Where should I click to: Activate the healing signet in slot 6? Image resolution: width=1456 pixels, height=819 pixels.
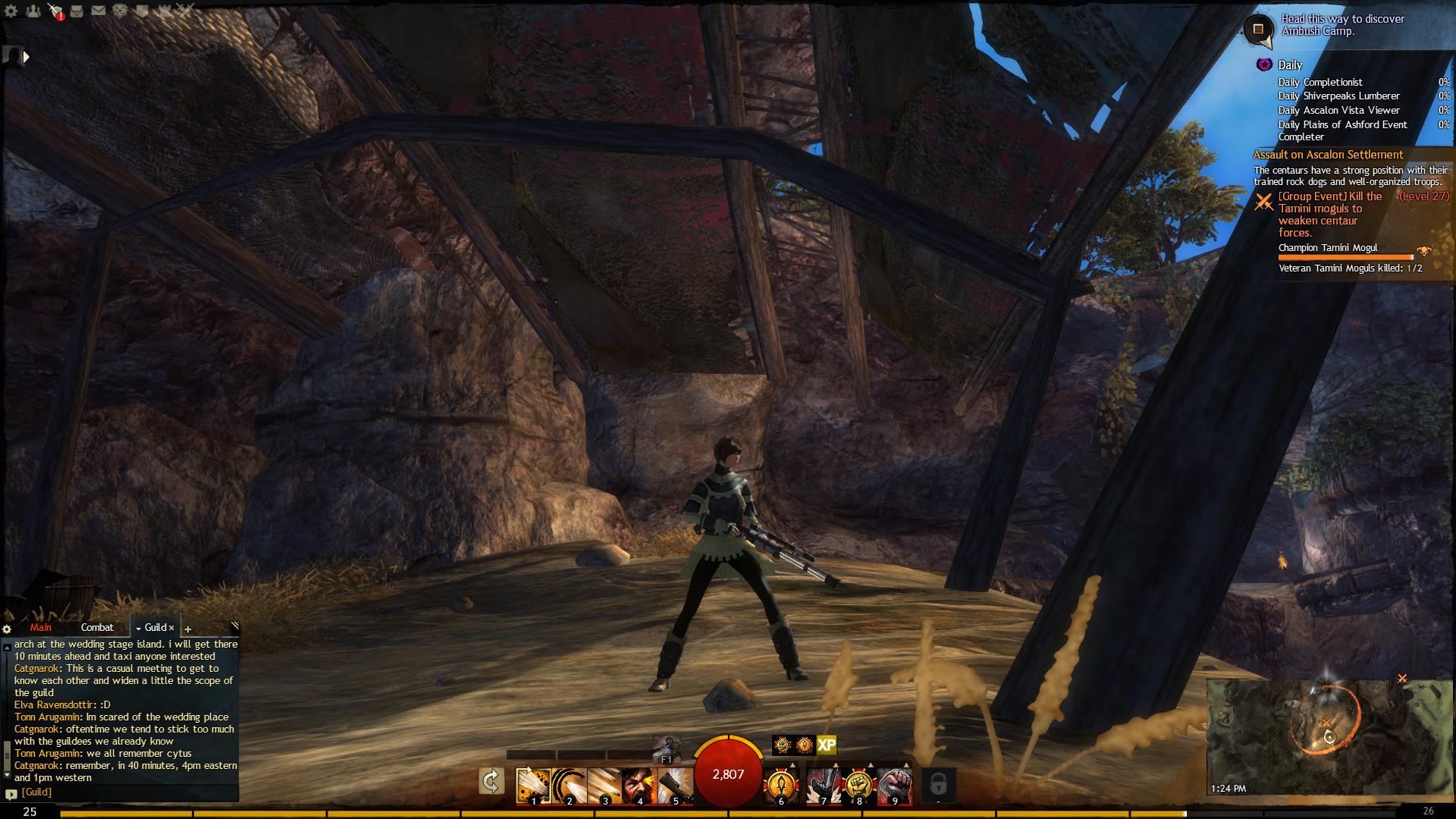[x=782, y=785]
